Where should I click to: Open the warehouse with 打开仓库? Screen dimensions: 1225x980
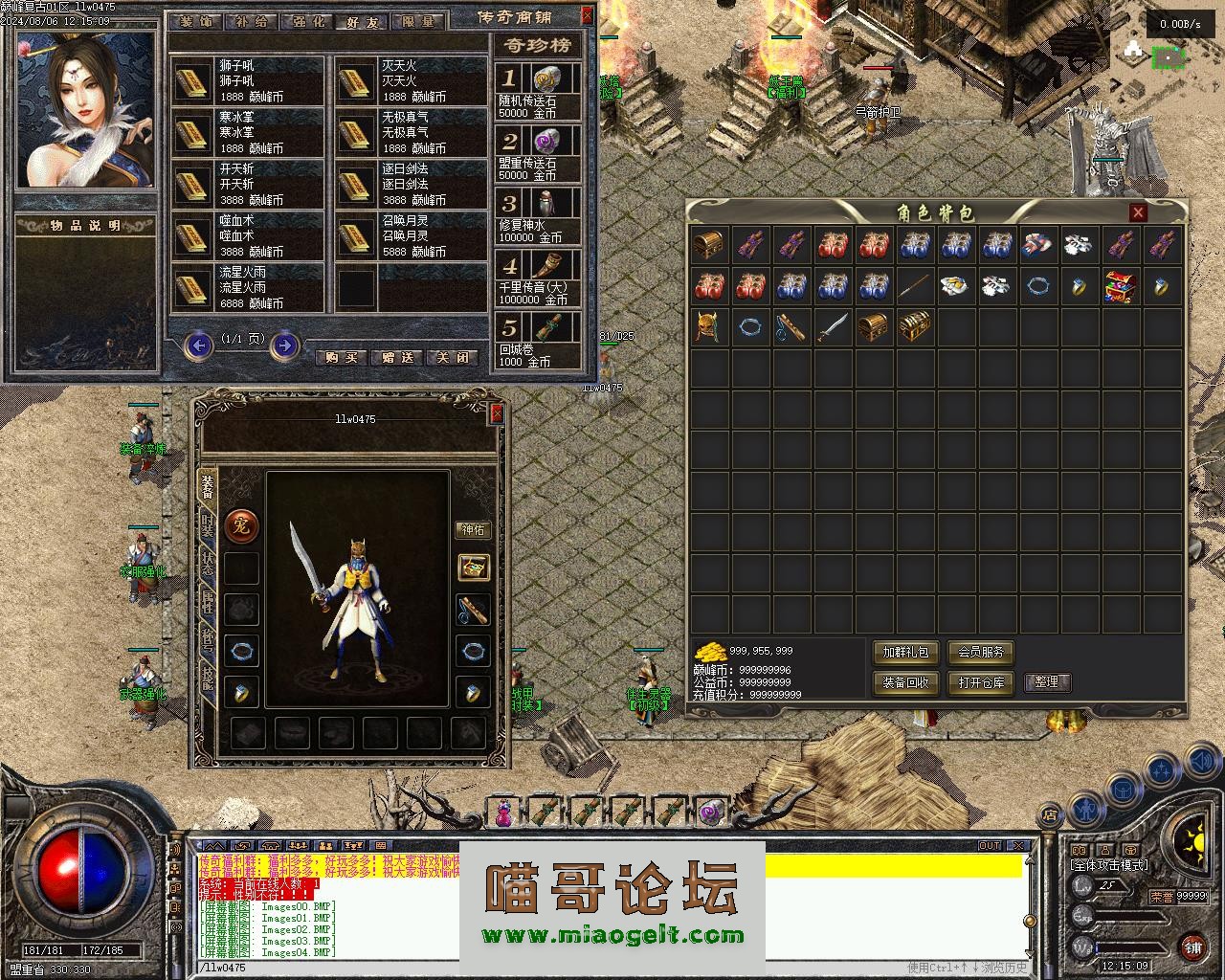click(x=980, y=682)
